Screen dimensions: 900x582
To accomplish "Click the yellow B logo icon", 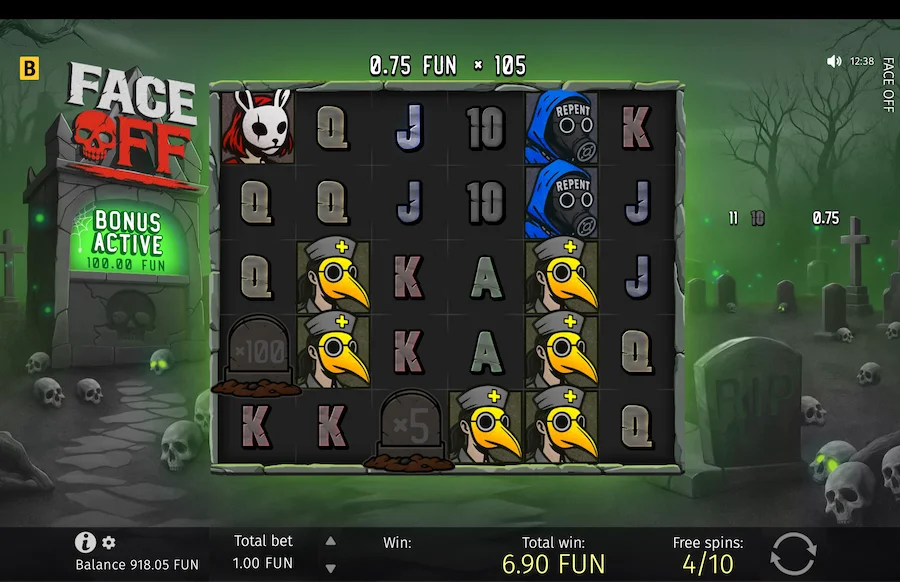I will (x=29, y=69).
